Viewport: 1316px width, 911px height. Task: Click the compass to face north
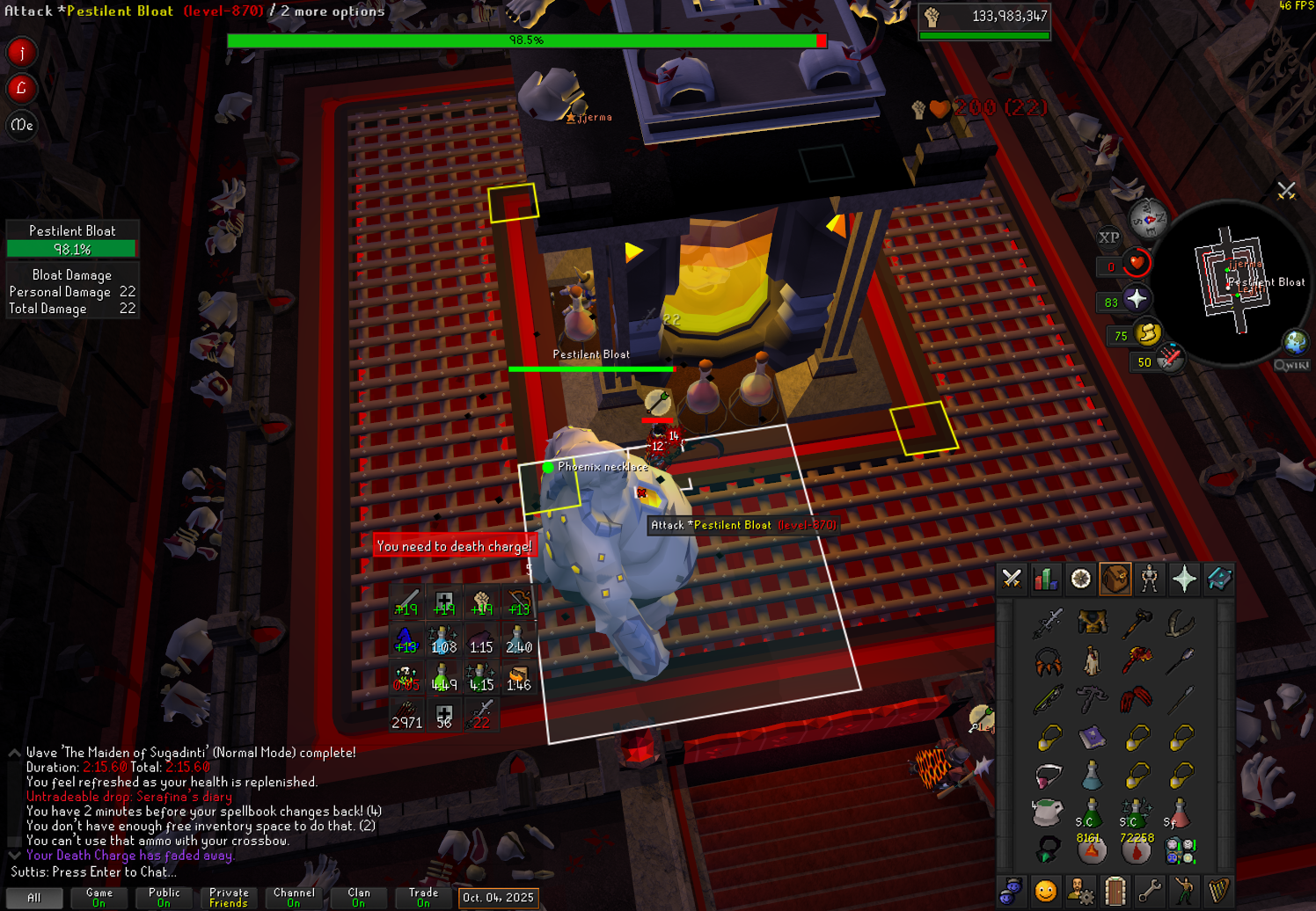1148,219
